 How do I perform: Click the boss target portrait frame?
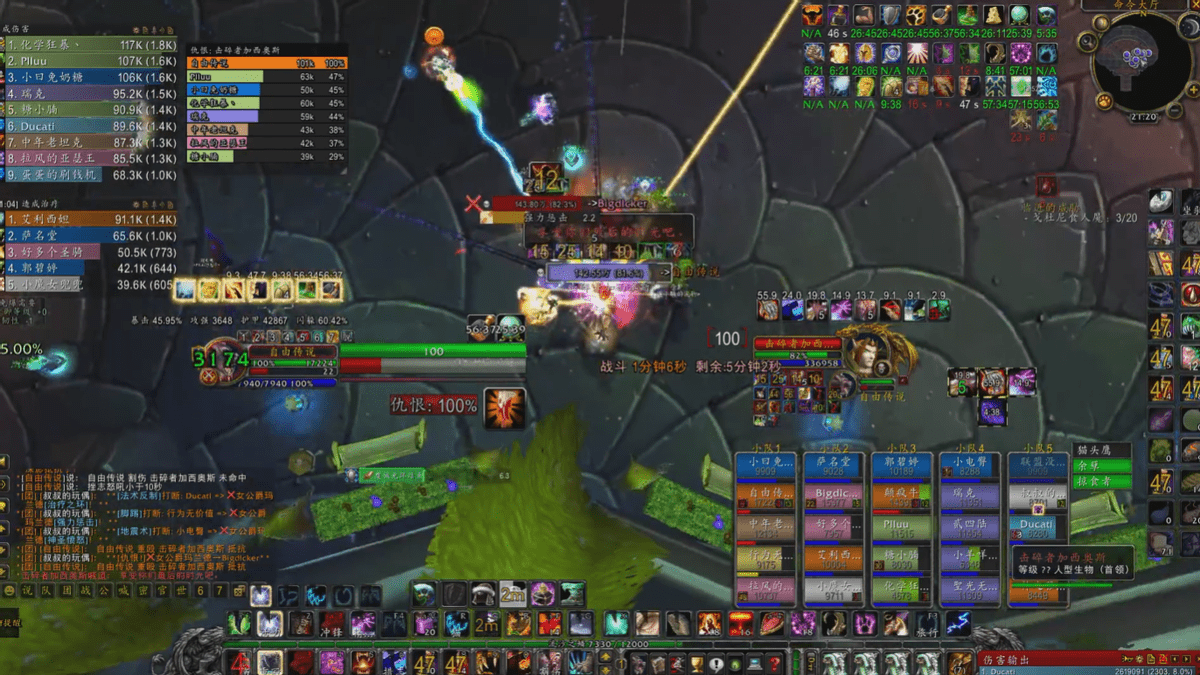[863, 355]
